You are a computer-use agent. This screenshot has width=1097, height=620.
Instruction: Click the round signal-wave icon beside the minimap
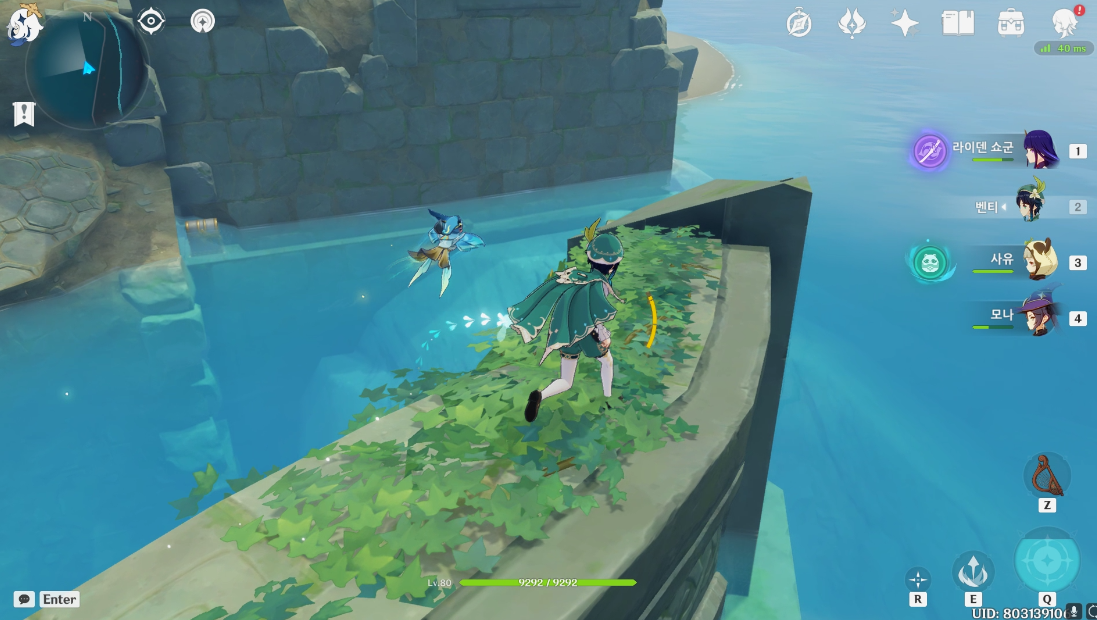203,21
